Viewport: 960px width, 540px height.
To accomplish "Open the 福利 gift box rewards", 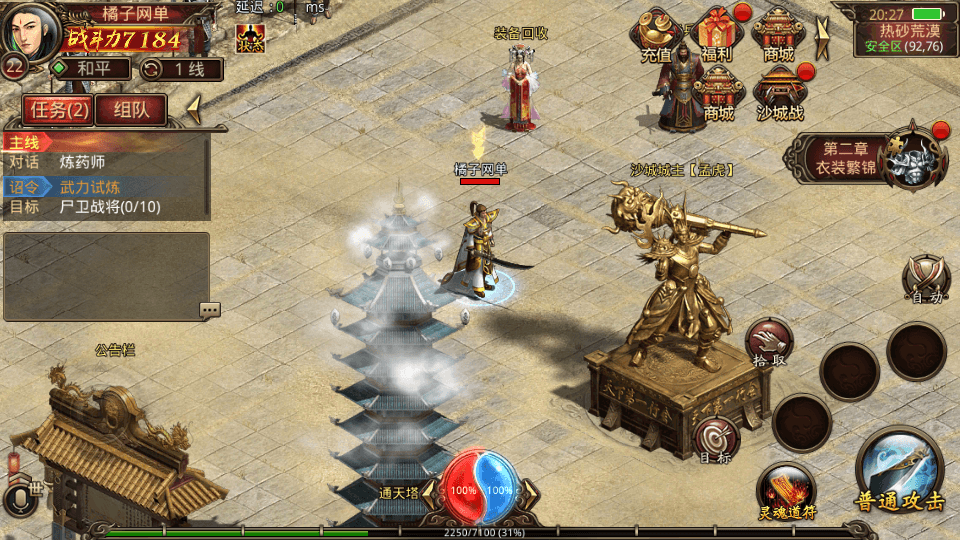I will point(717,34).
